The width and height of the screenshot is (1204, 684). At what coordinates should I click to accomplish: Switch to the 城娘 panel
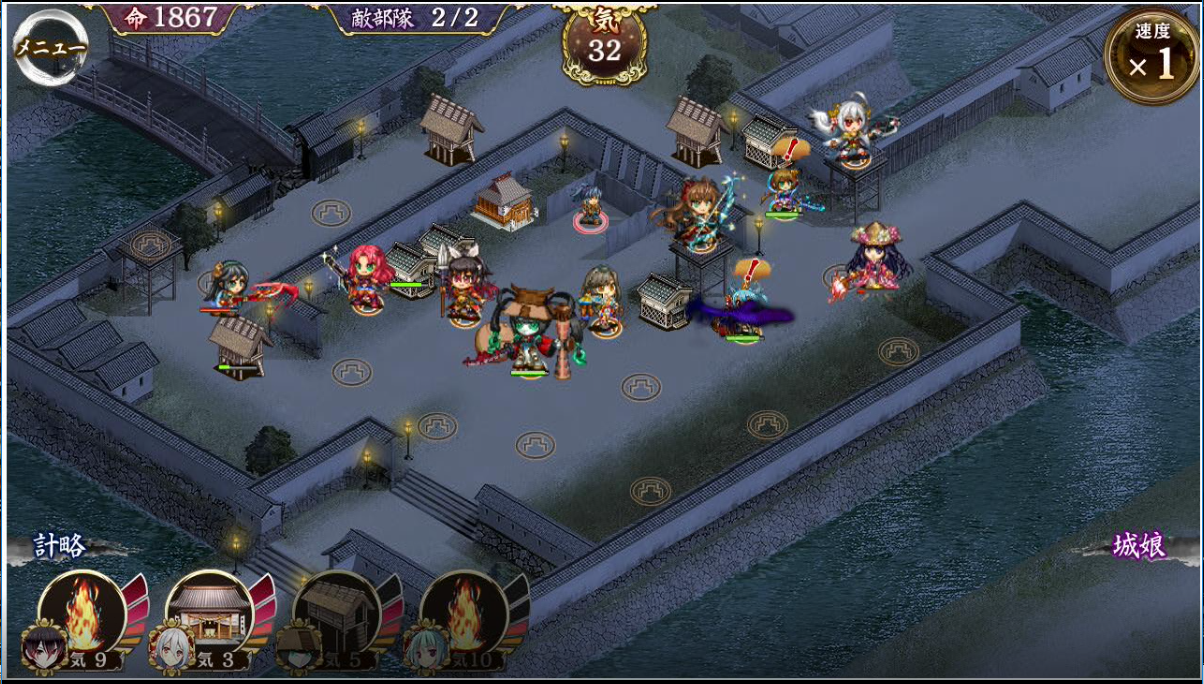(1138, 547)
